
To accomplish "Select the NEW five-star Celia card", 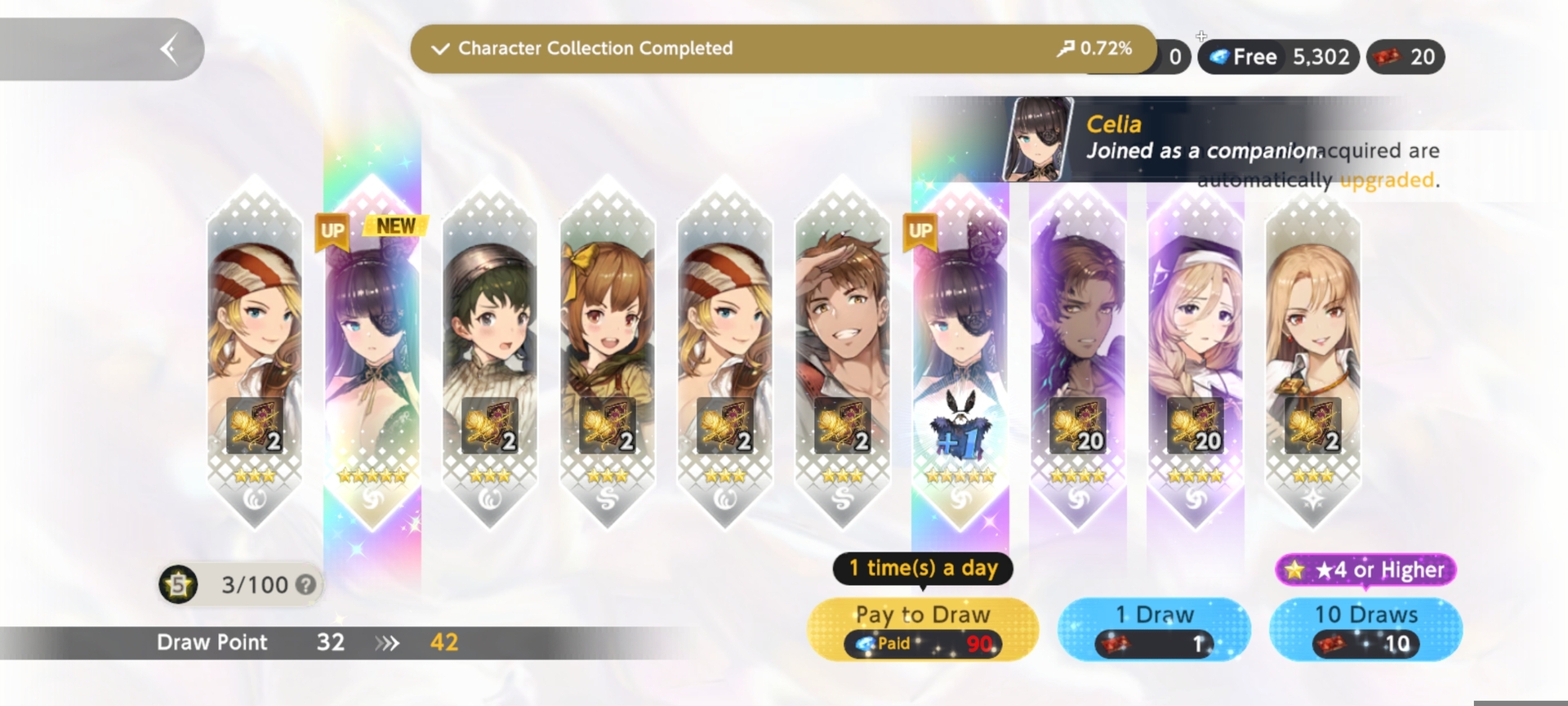I will 372,351.
